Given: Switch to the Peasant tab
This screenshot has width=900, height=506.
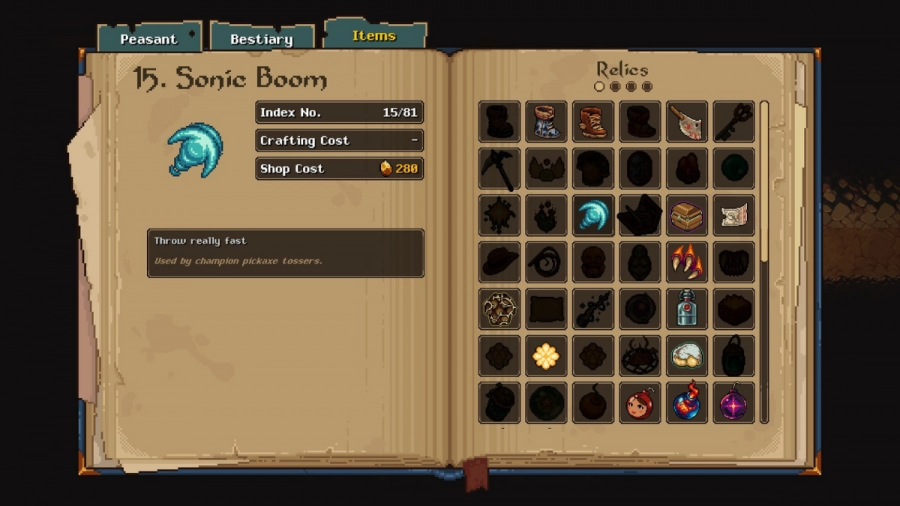Looking at the screenshot, I should tap(148, 39).
